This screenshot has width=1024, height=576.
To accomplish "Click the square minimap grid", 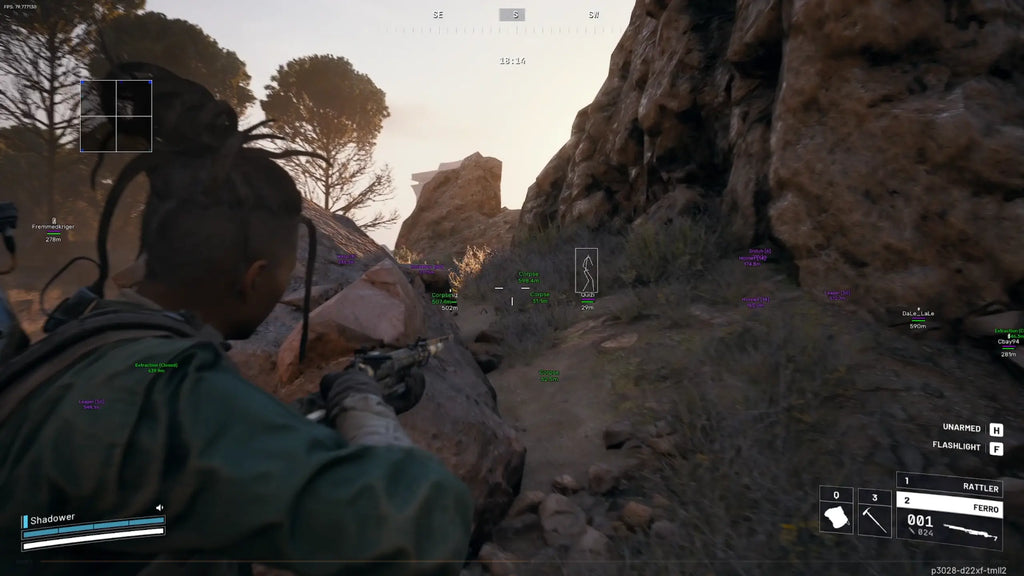I will click(x=116, y=116).
